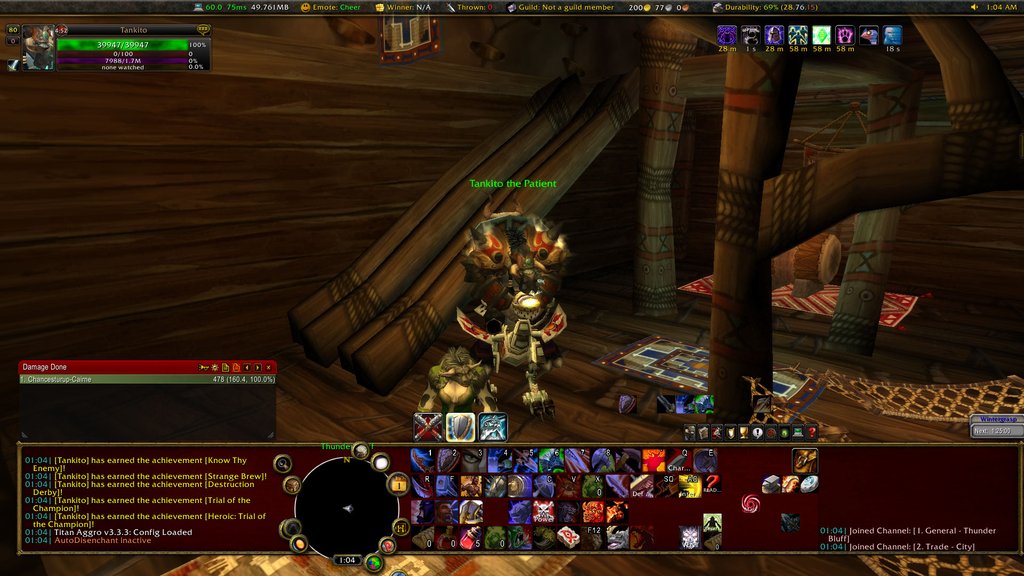1024x576 pixels.
Task: Open the trophy achievements micro button
Action: click(x=743, y=433)
